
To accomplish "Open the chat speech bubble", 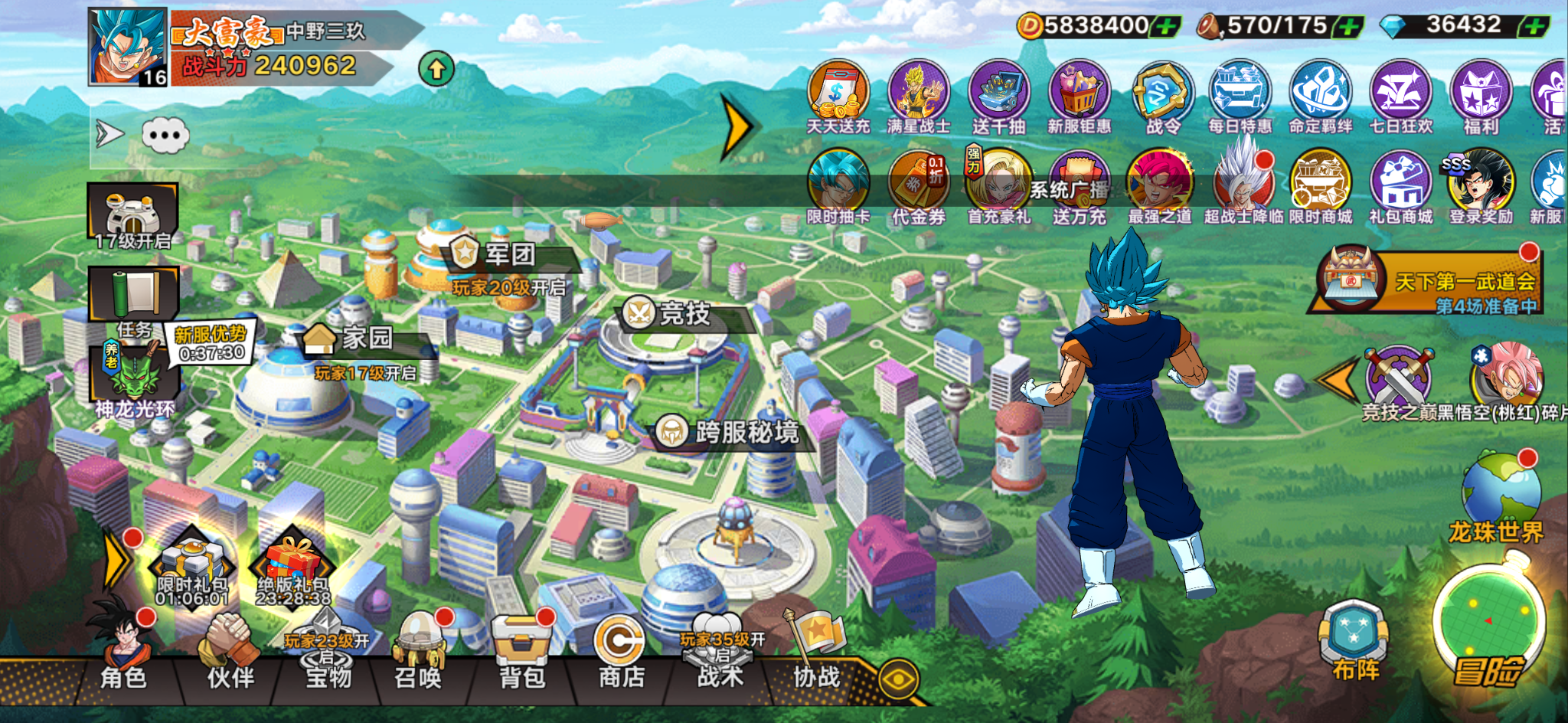I will pos(165,136).
